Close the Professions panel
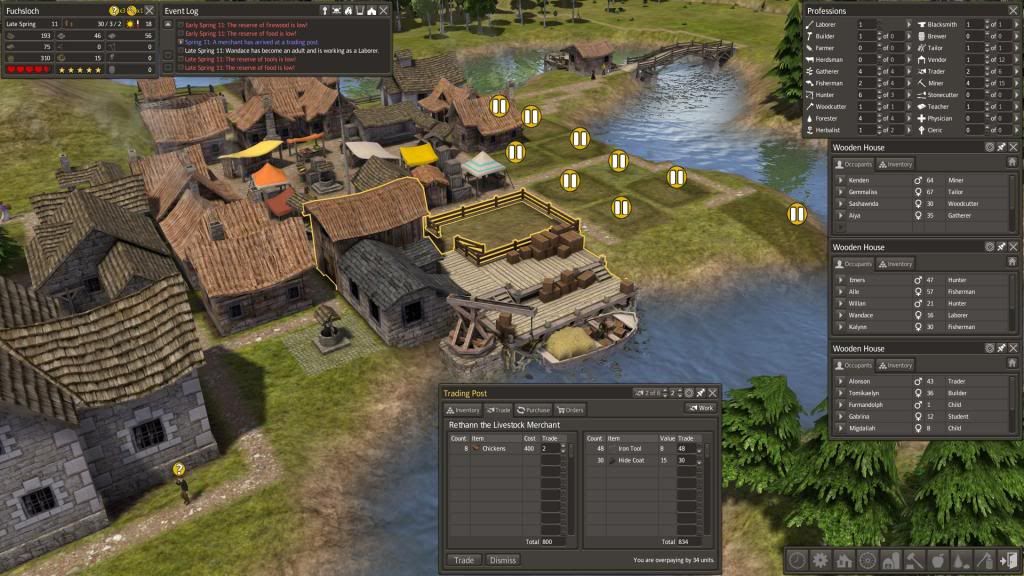Image resolution: width=1024 pixels, height=576 pixels. [1014, 10]
